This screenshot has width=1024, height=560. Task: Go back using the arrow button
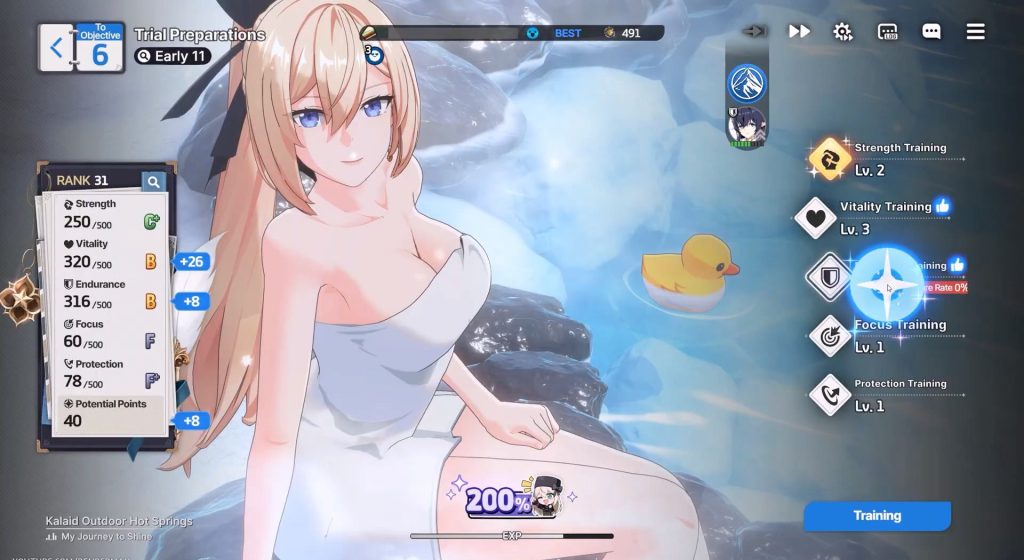pos(56,47)
